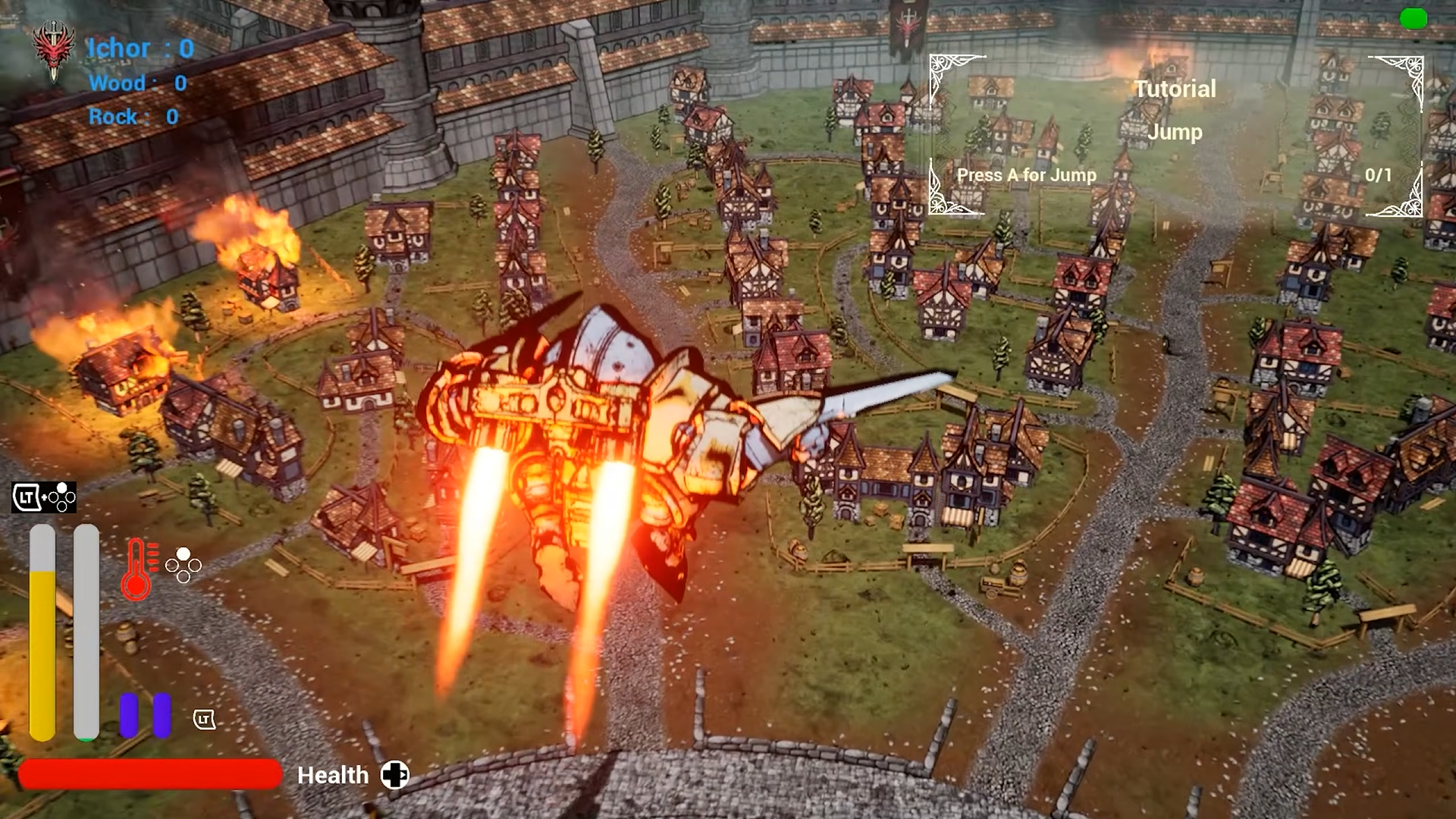The image size is (1456, 819).
Task: Click the LT plus face-buttons prompt icon
Action: pos(42,497)
